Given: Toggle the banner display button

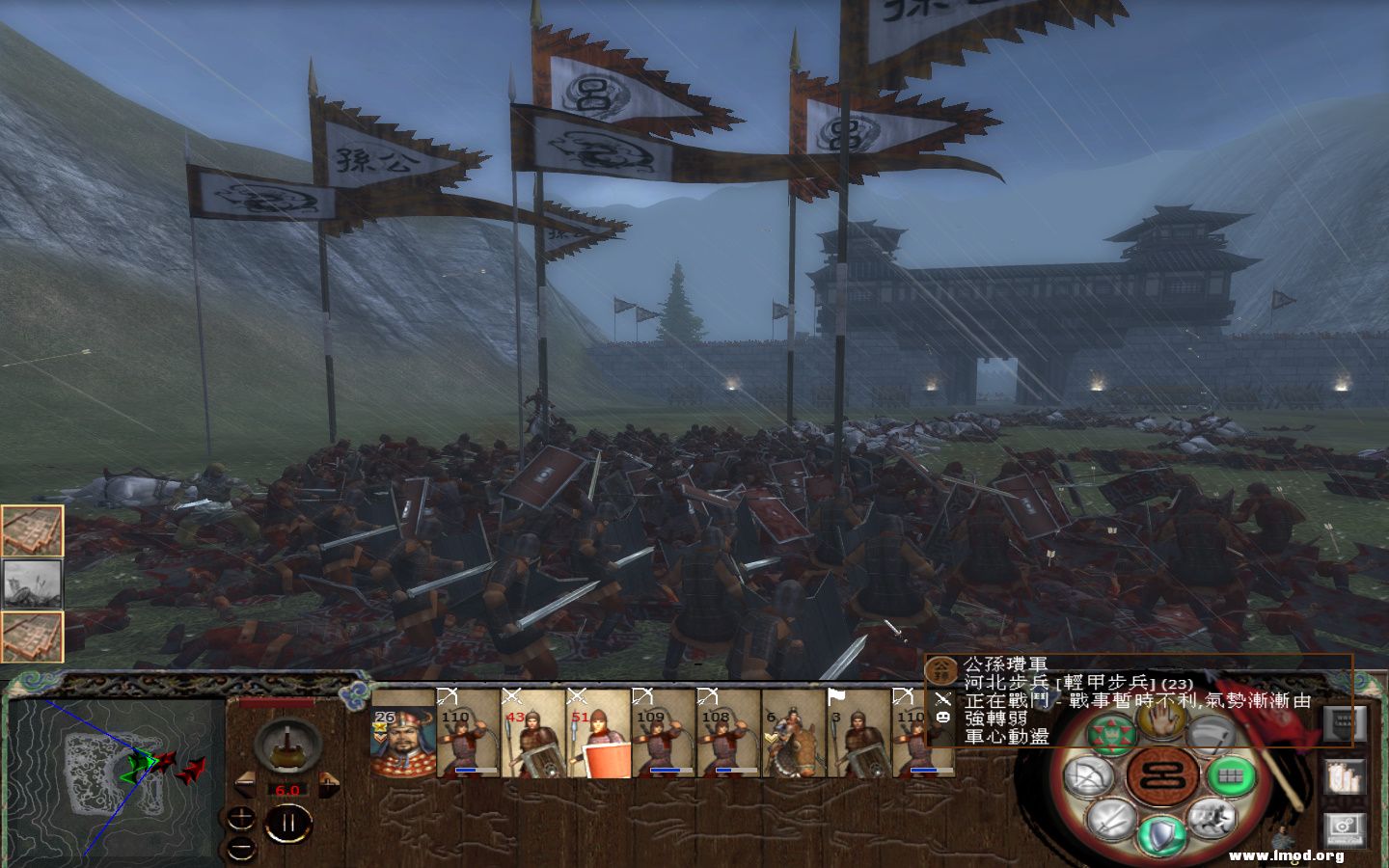Looking at the screenshot, I should pos(1346,723).
